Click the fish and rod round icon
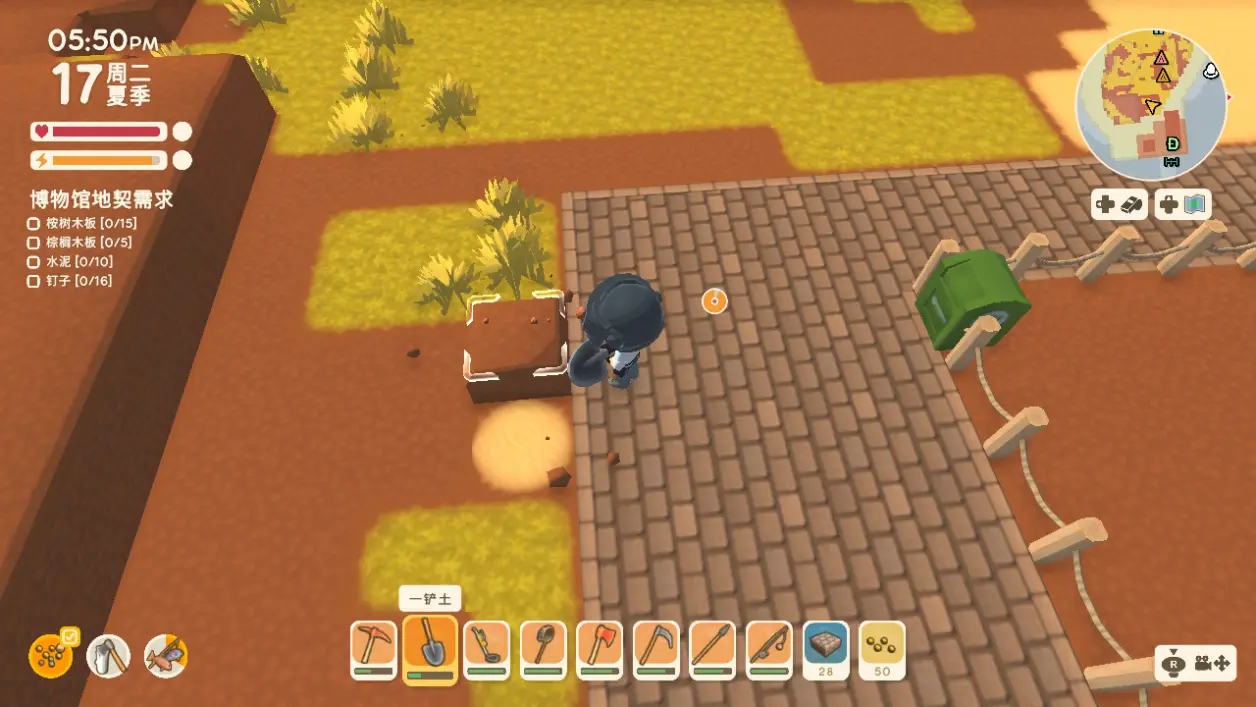This screenshot has height=707, width=1256. click(x=166, y=656)
